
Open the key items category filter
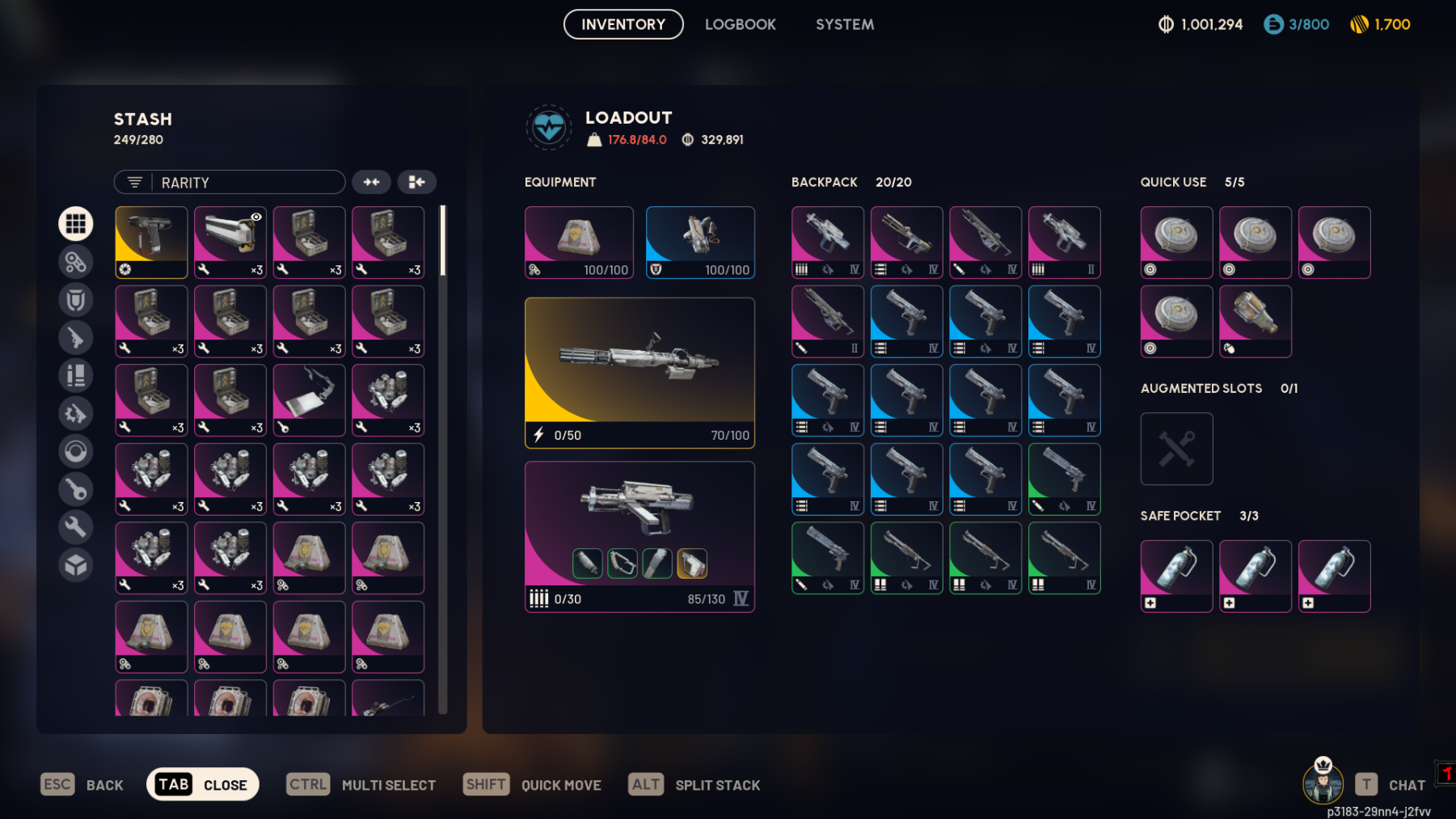click(x=76, y=489)
